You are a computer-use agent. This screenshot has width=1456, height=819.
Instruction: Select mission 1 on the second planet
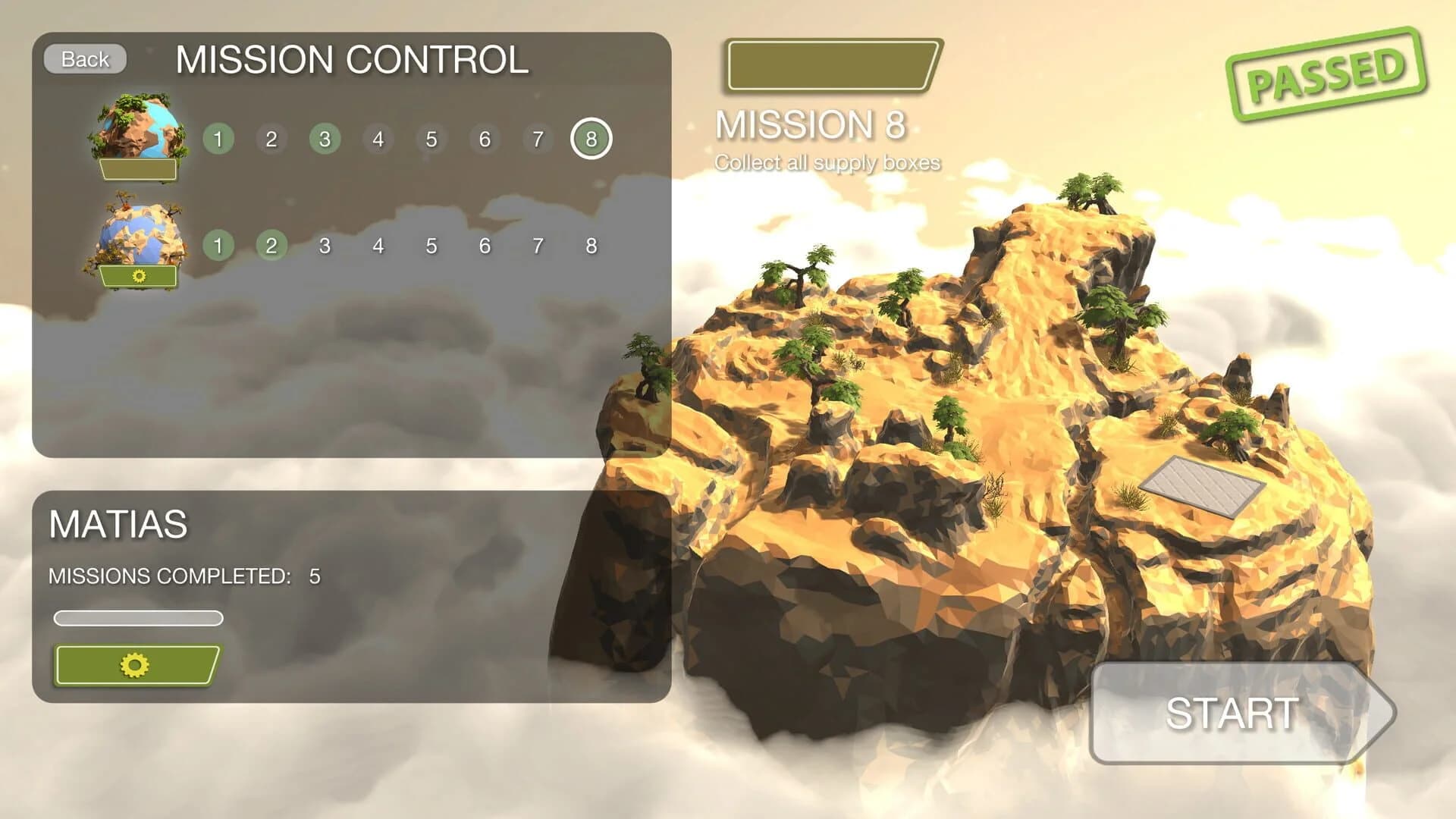coord(218,244)
